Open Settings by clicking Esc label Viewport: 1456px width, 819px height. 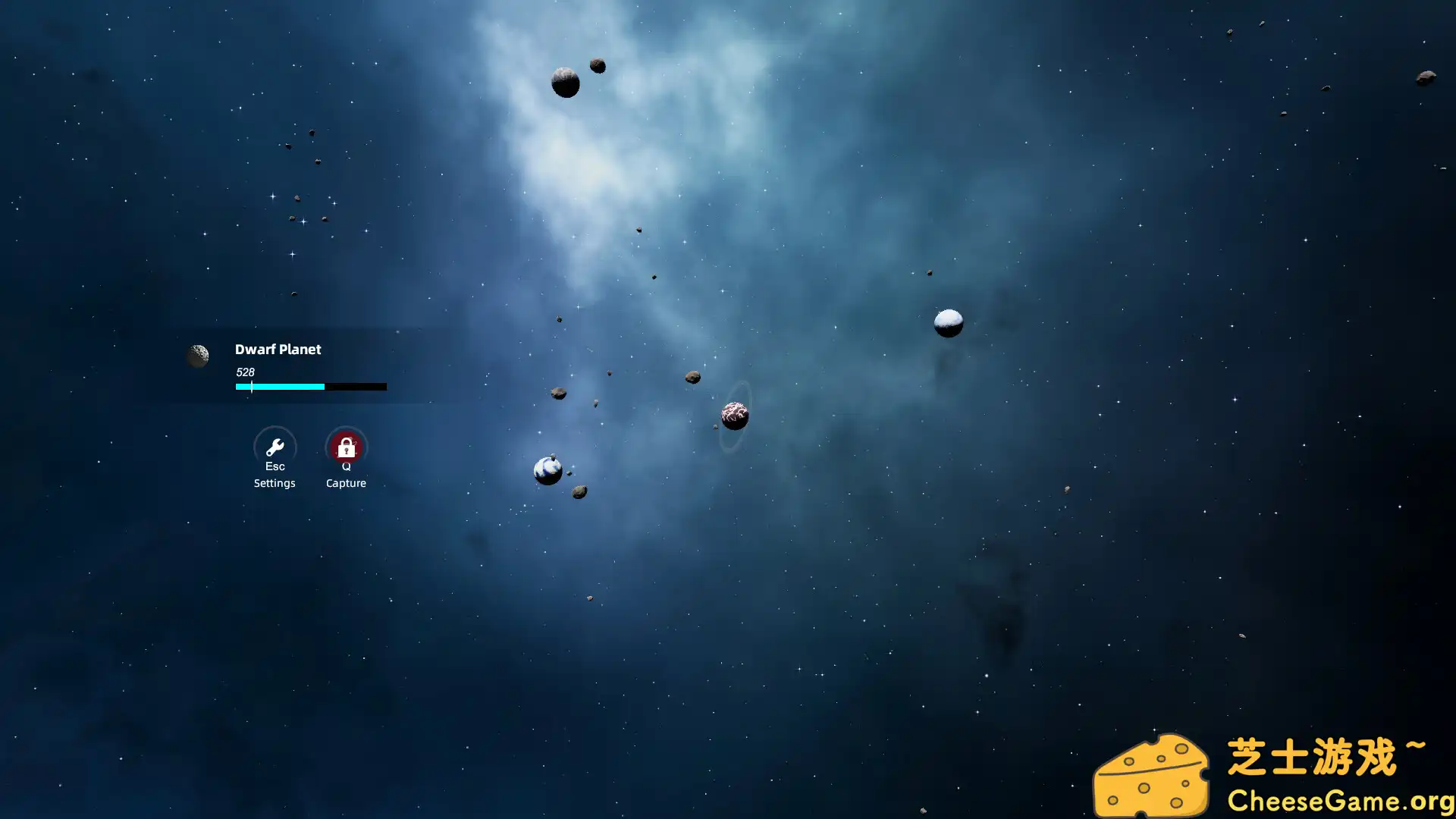(275, 466)
